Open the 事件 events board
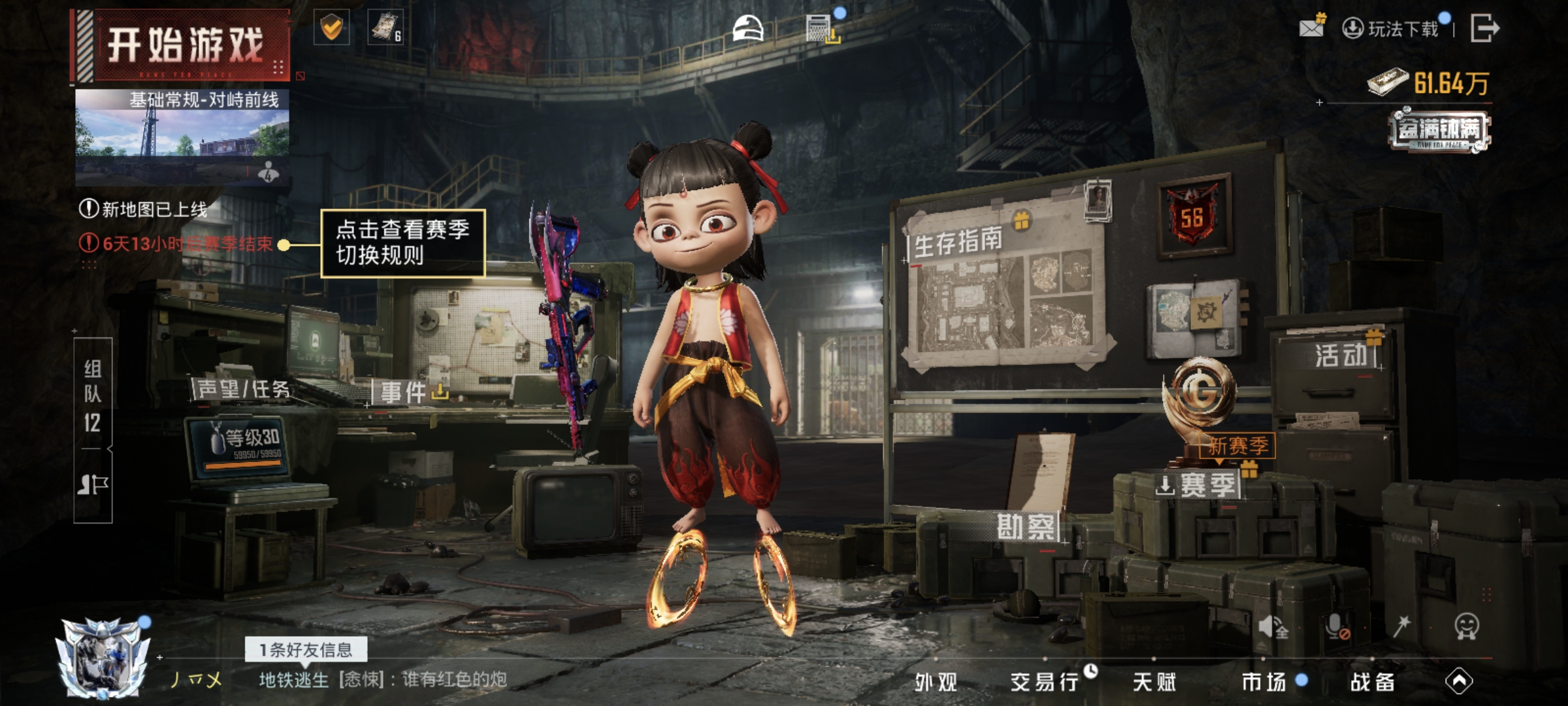The image size is (1568, 706). click(x=404, y=392)
